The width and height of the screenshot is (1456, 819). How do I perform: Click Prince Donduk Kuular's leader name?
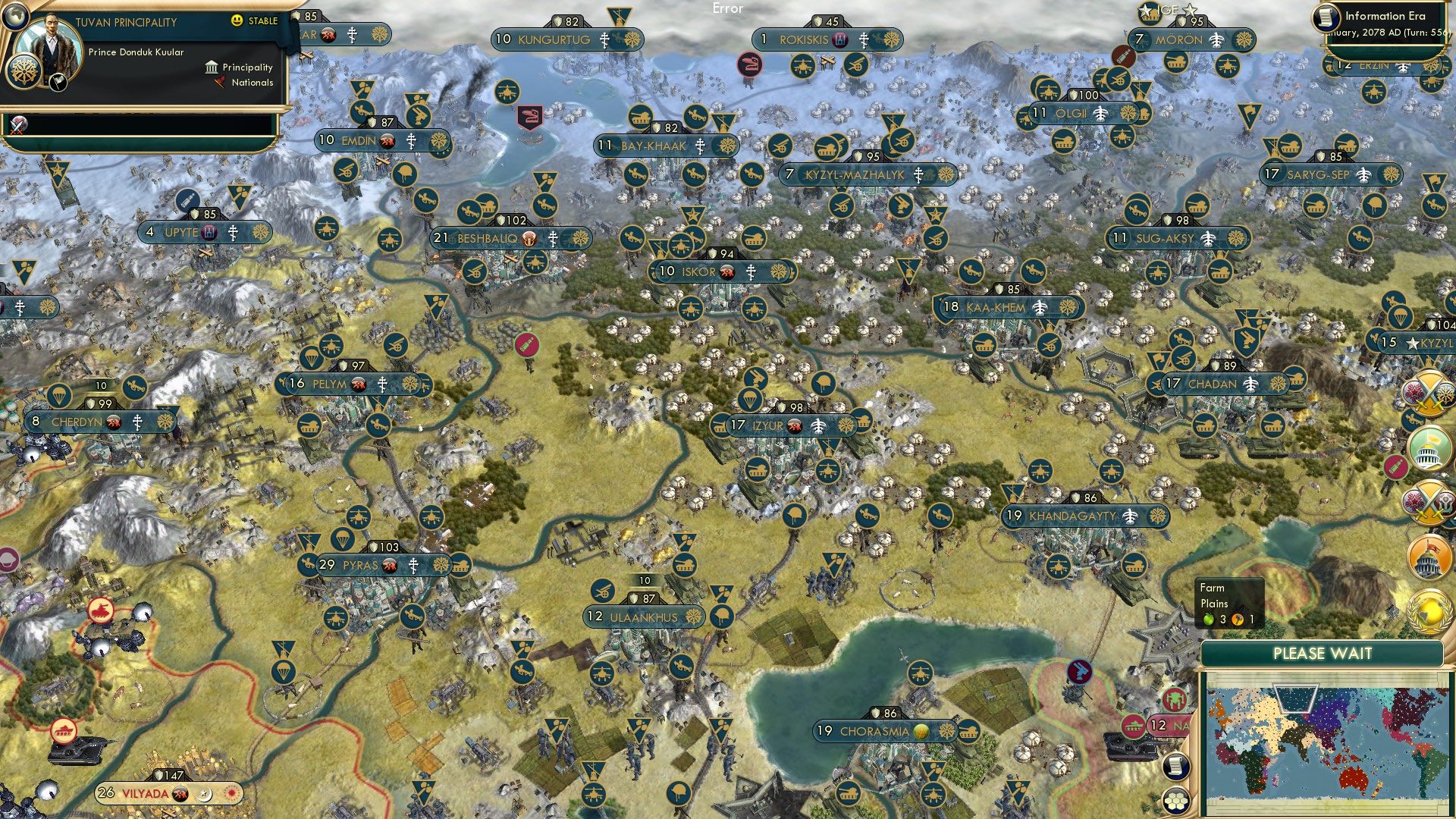point(136,52)
